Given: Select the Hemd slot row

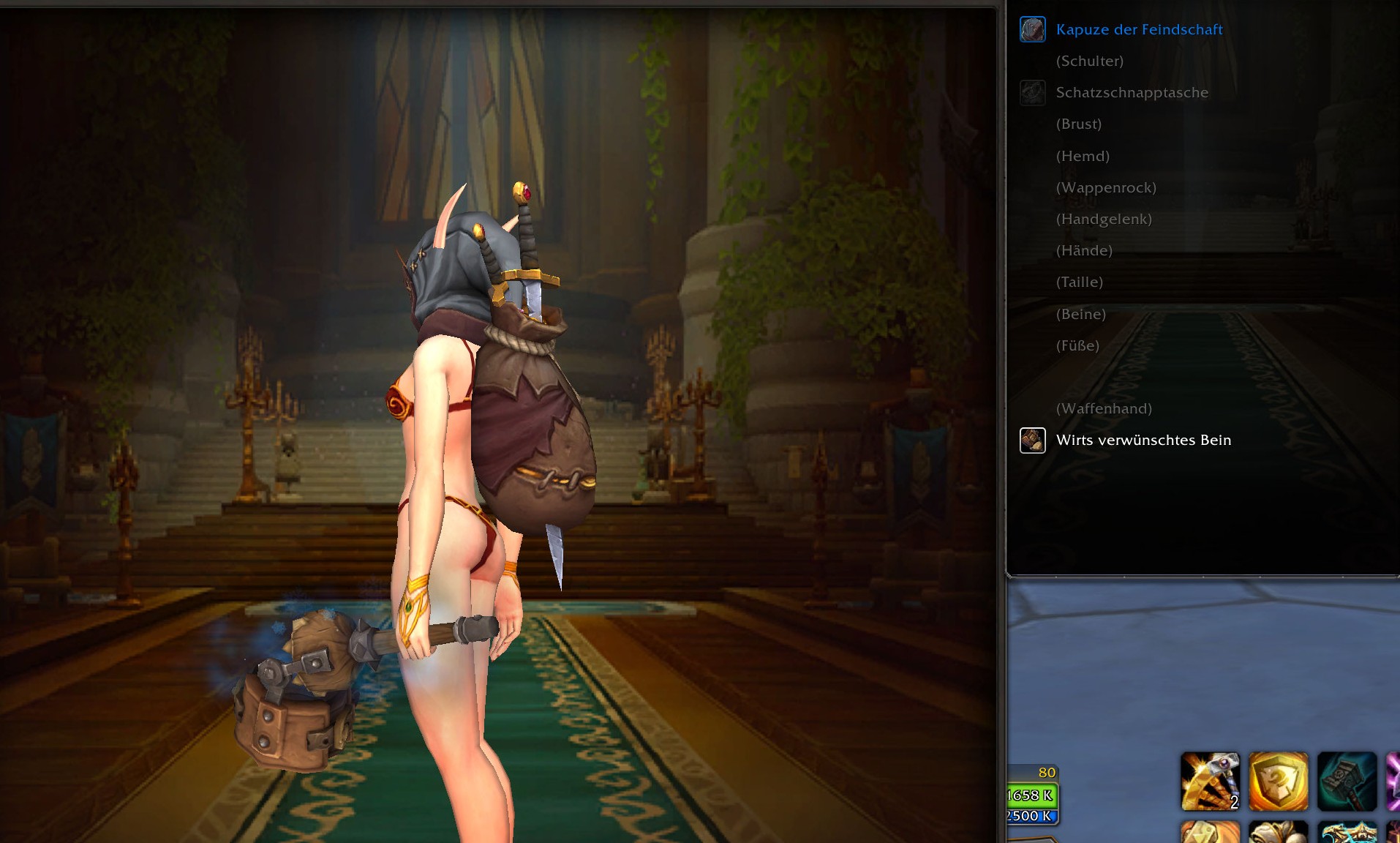Looking at the screenshot, I should (x=1083, y=156).
